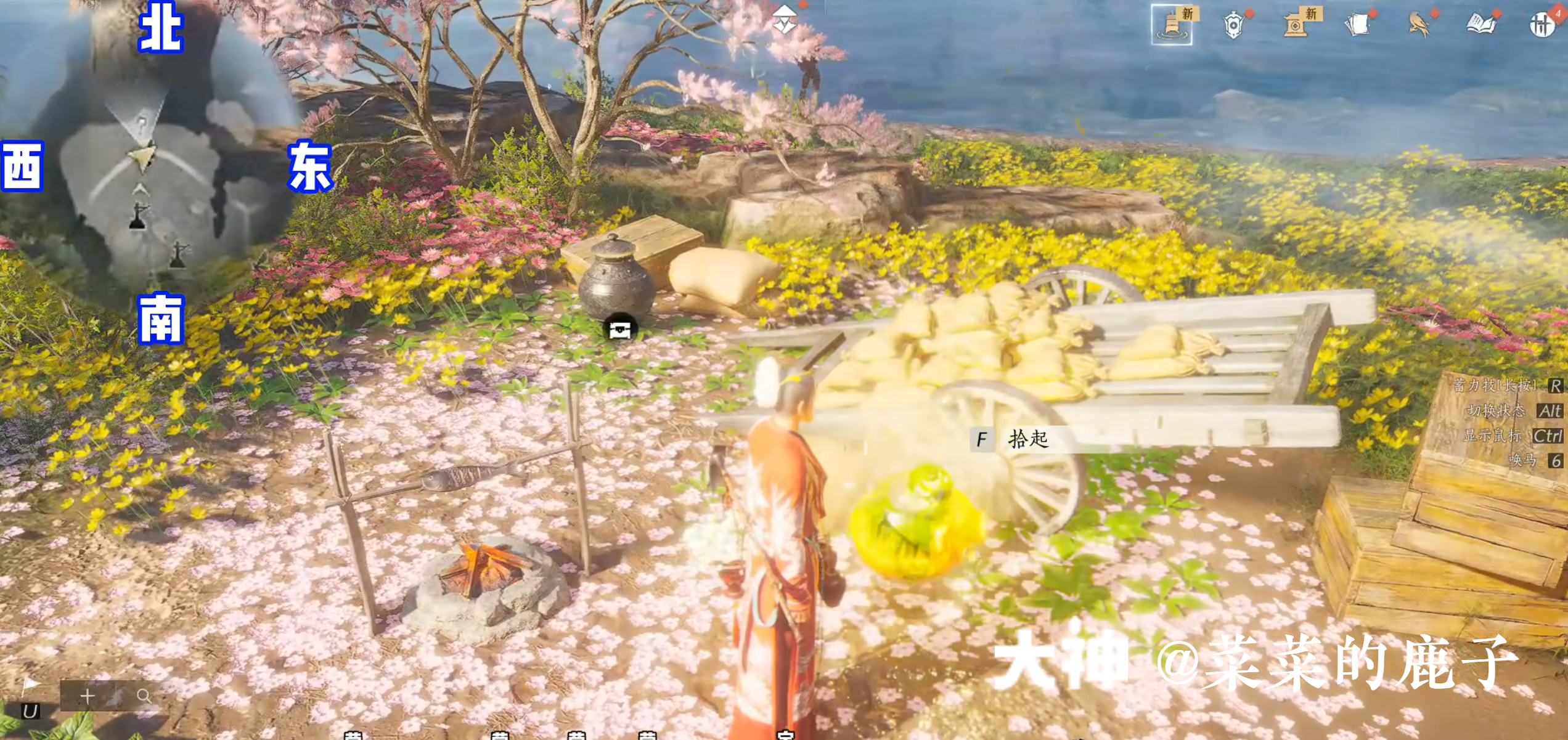Click the chest marker icon under the pot

pos(620,330)
